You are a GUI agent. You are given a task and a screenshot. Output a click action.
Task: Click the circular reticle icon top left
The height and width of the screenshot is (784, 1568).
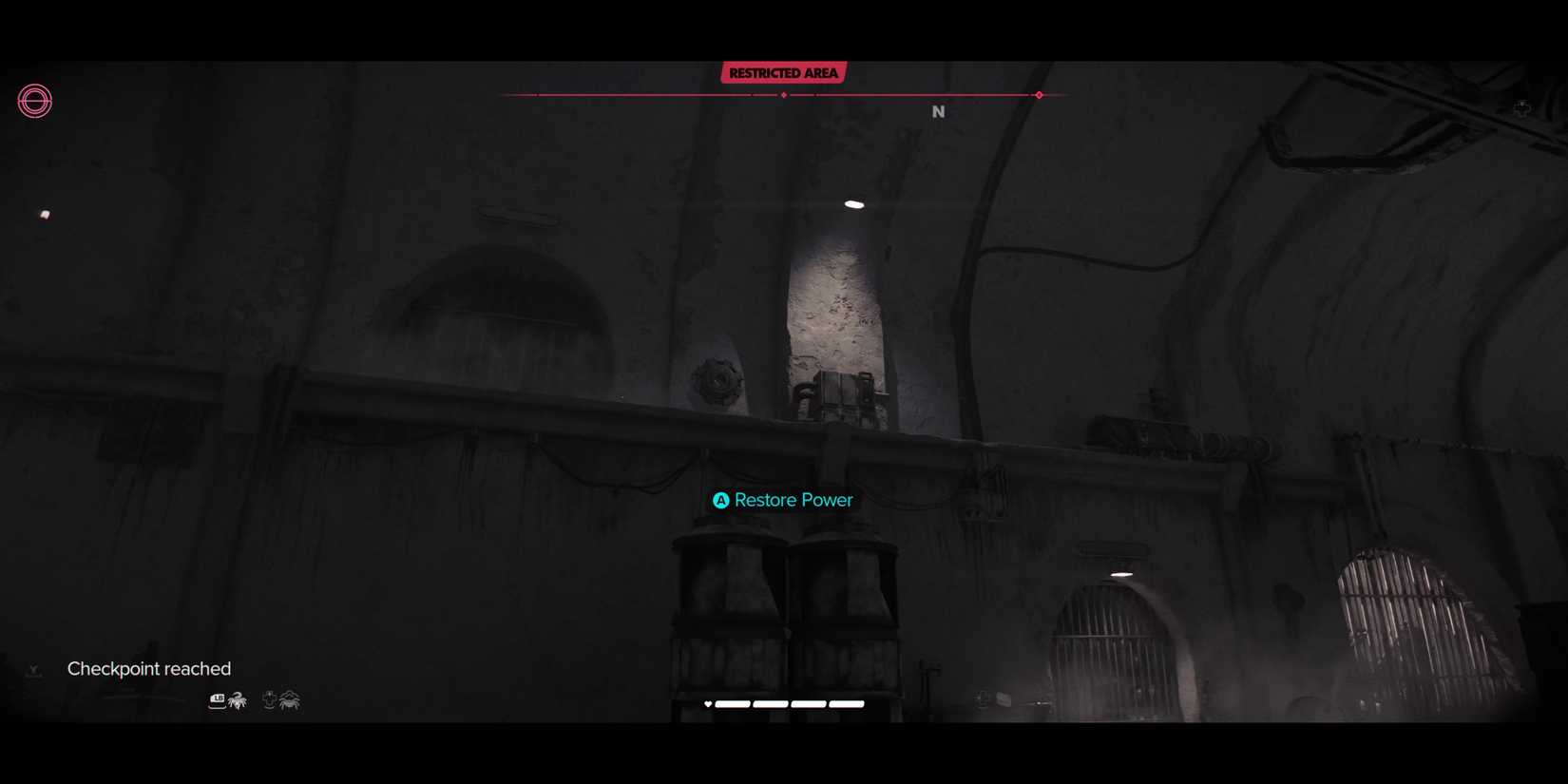[34, 101]
